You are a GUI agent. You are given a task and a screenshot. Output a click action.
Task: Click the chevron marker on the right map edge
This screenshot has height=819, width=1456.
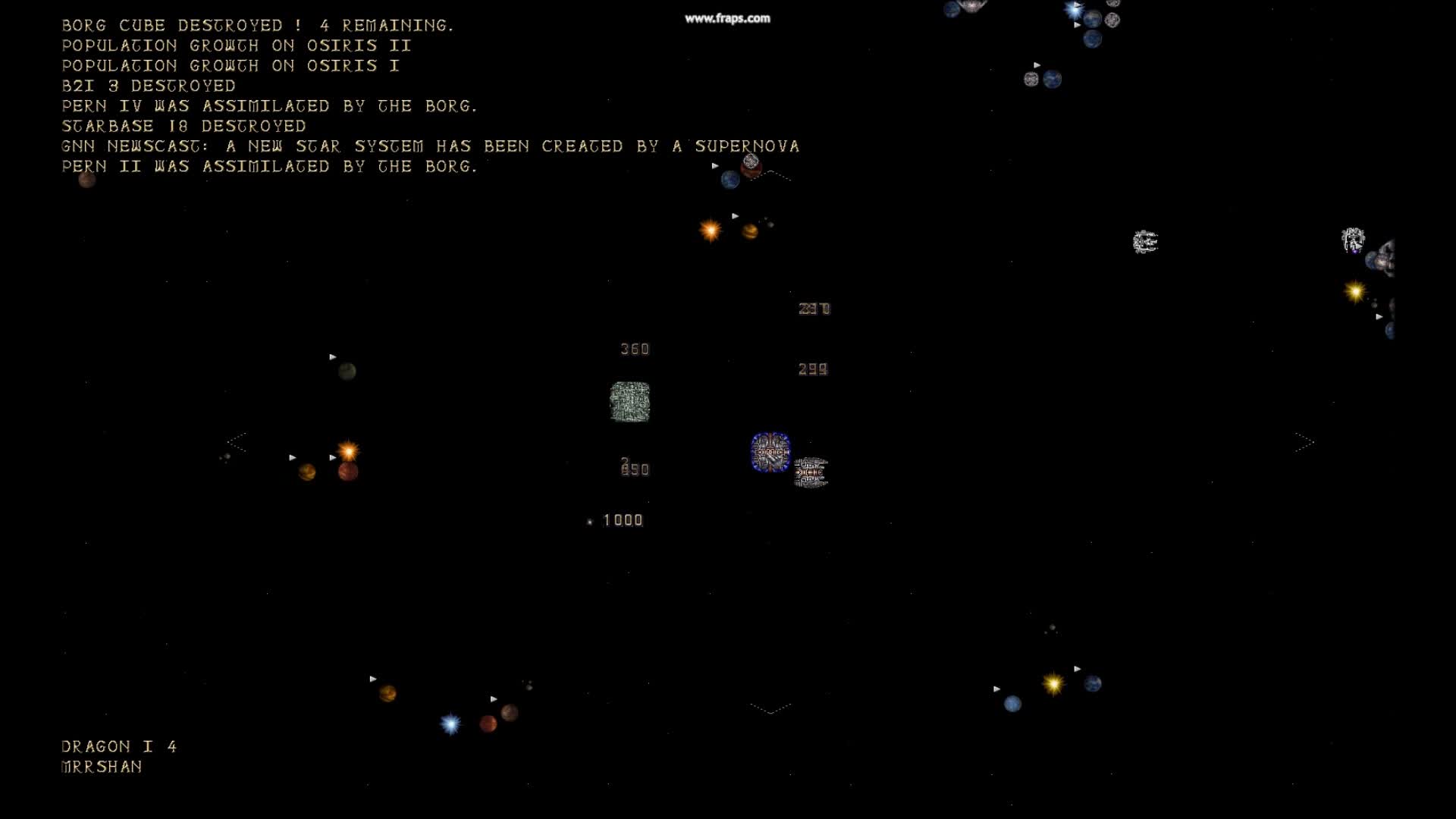click(1304, 444)
